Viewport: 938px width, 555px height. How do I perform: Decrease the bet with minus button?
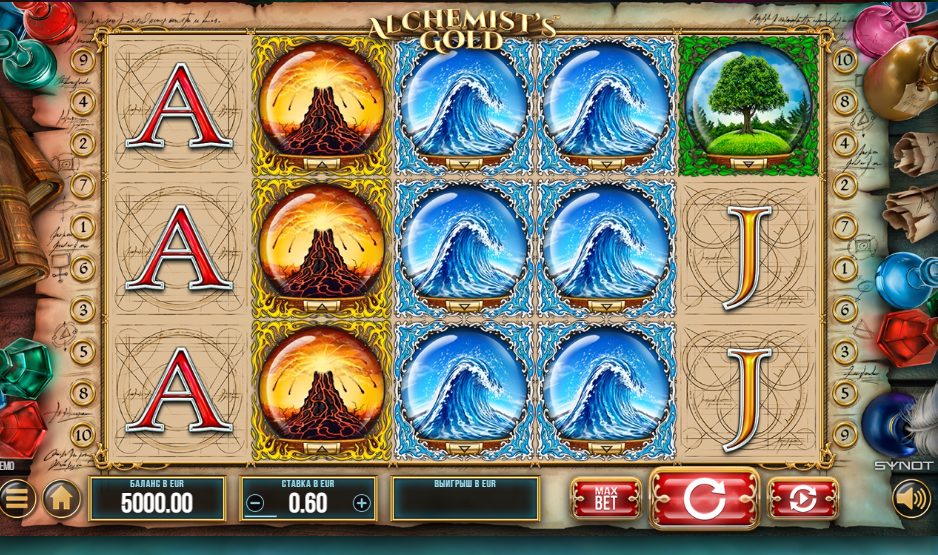[x=256, y=503]
